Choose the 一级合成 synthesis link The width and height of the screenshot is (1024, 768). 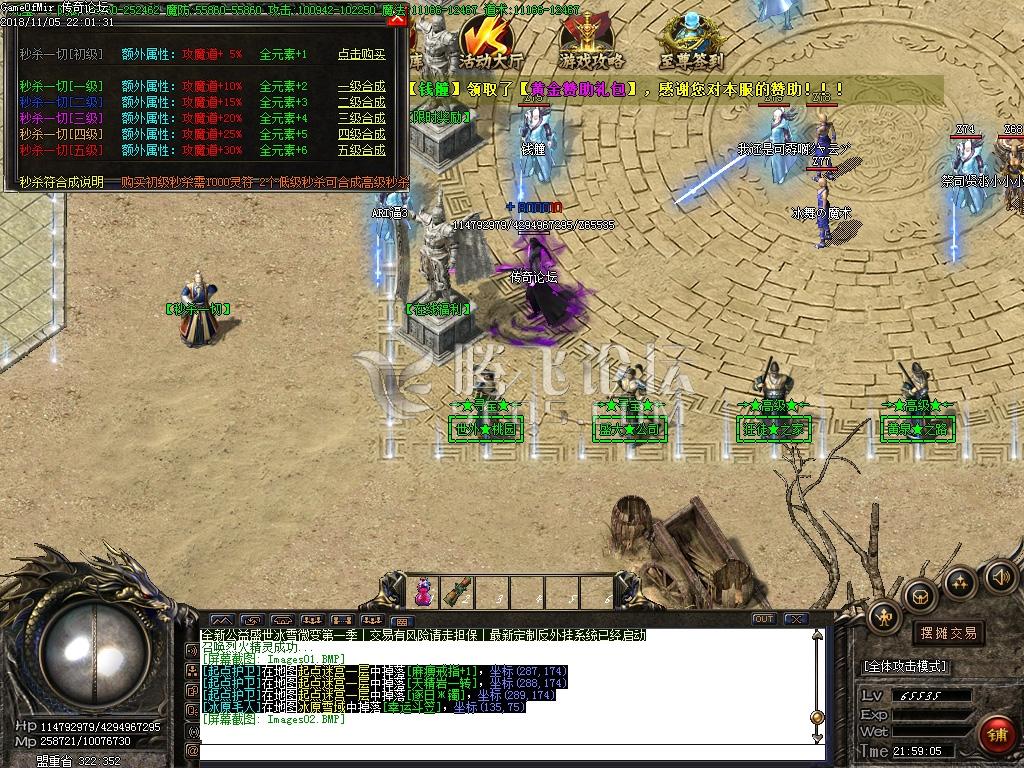point(361,86)
